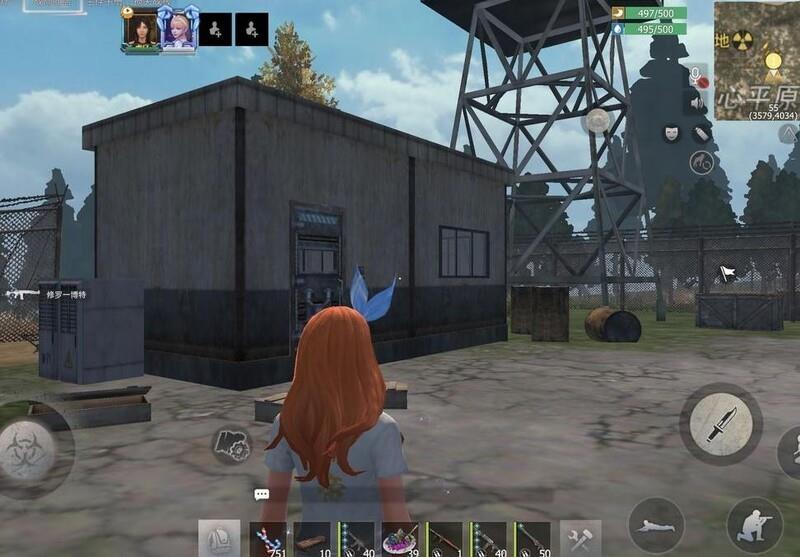Tap the bottle item icon
Screen dimensions: 800x557
(701, 133)
